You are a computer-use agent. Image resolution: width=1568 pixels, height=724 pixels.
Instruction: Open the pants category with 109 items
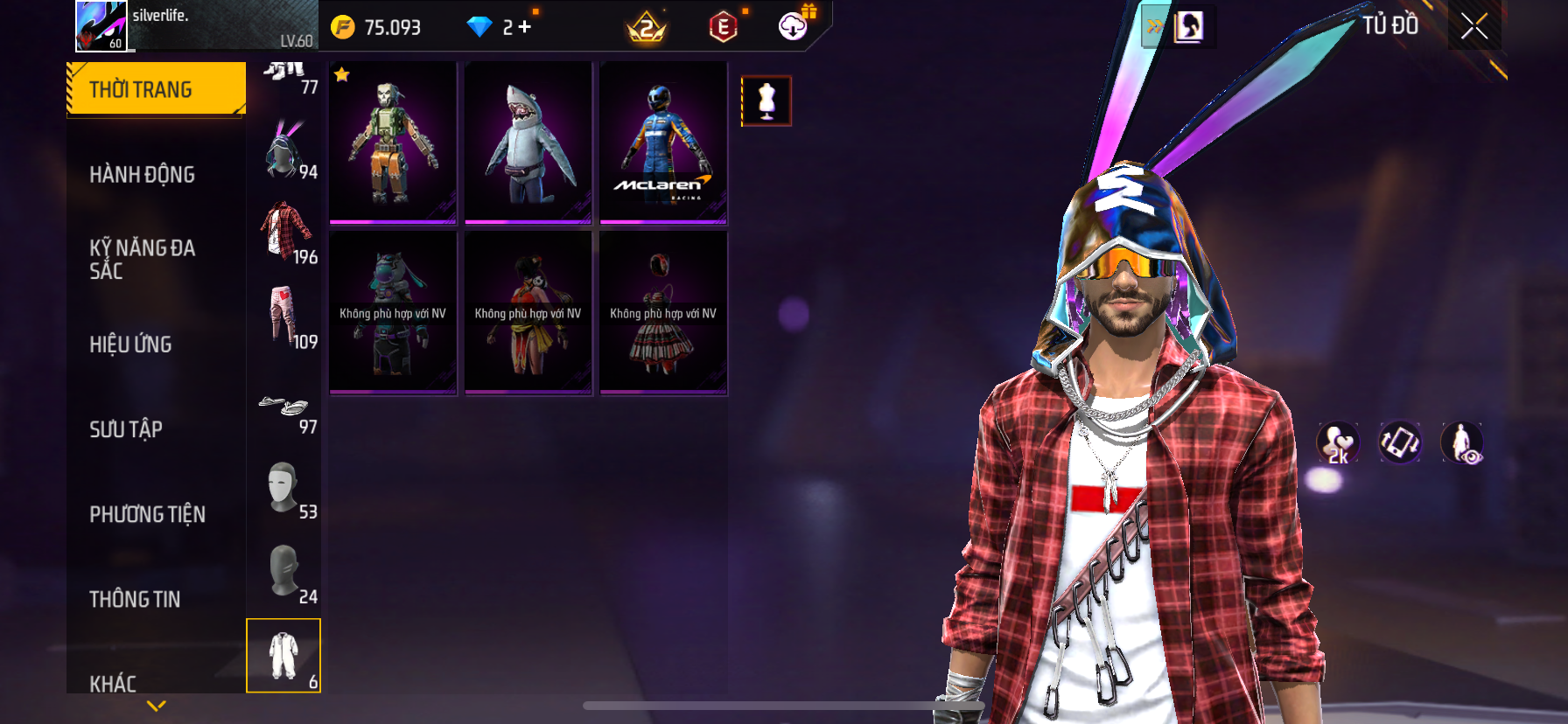pyautogui.click(x=284, y=317)
